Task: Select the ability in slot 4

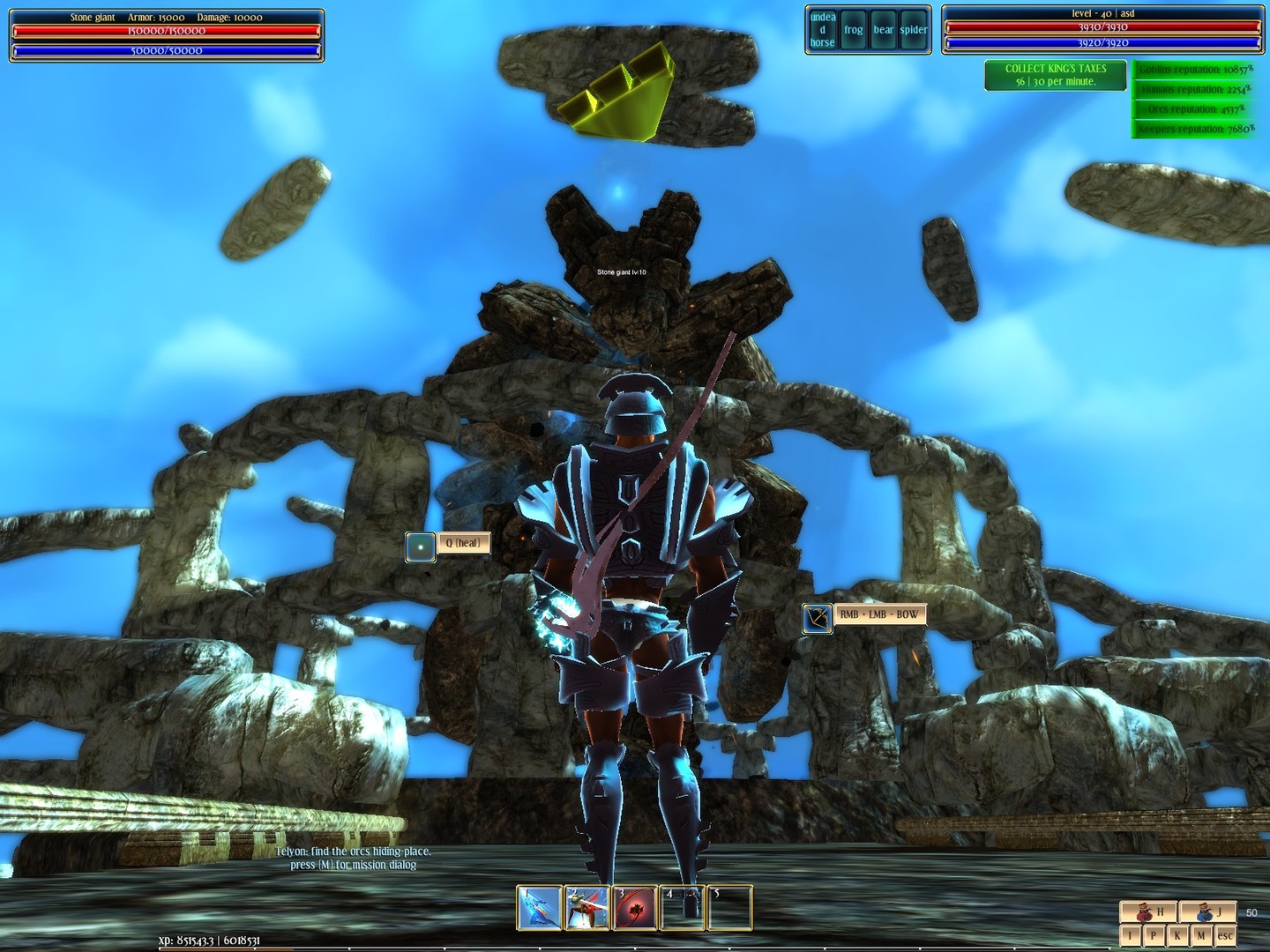Action: click(684, 908)
